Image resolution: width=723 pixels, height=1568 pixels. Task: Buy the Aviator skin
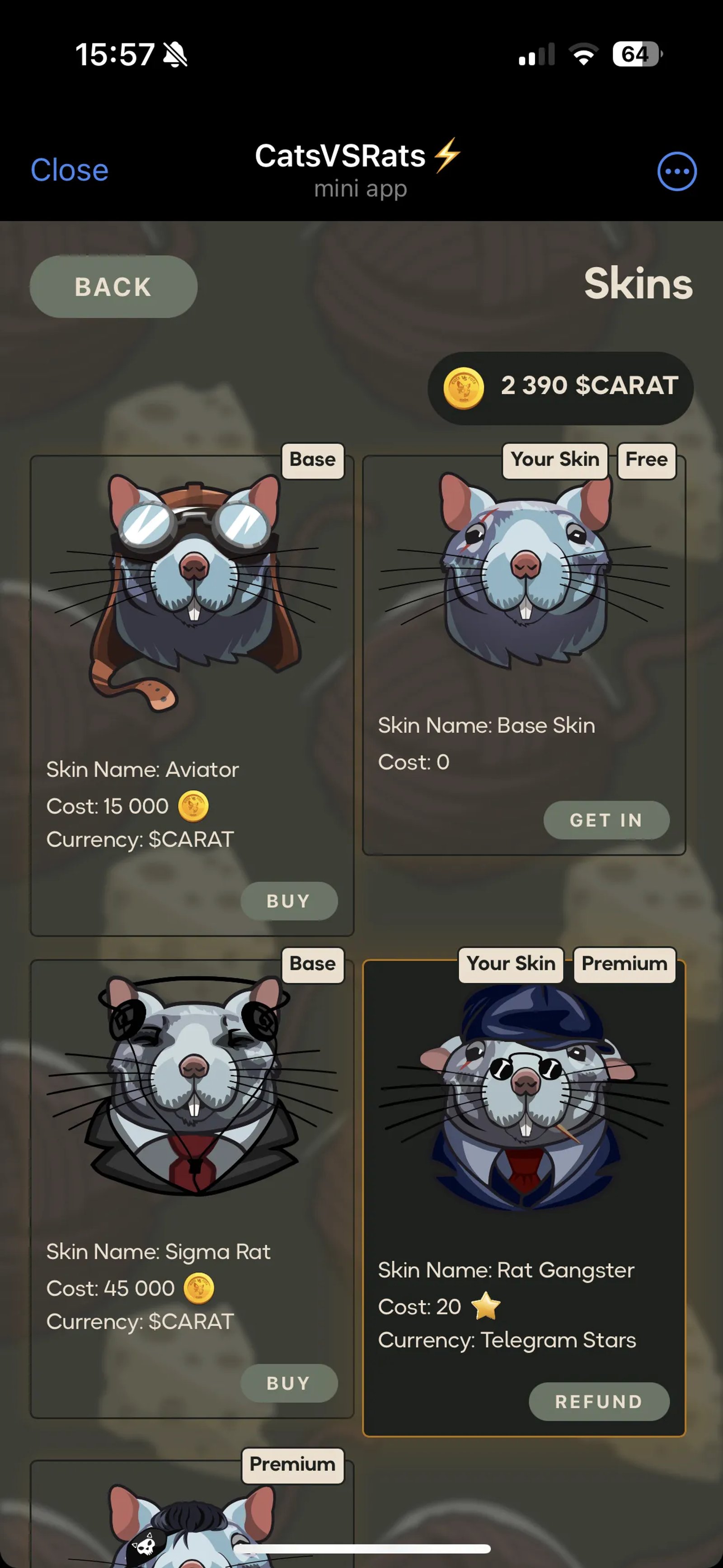289,901
